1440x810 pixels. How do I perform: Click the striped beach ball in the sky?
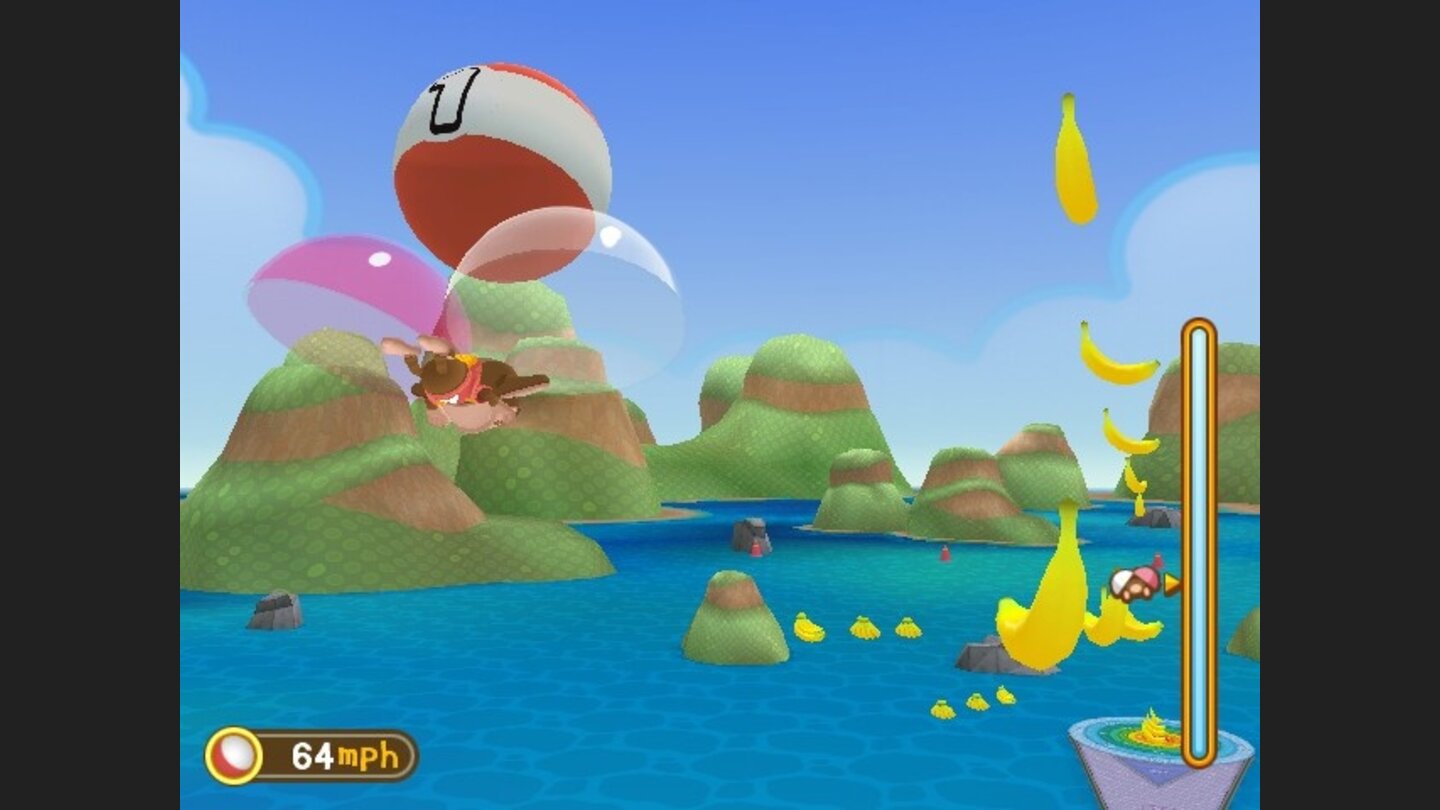click(x=500, y=160)
